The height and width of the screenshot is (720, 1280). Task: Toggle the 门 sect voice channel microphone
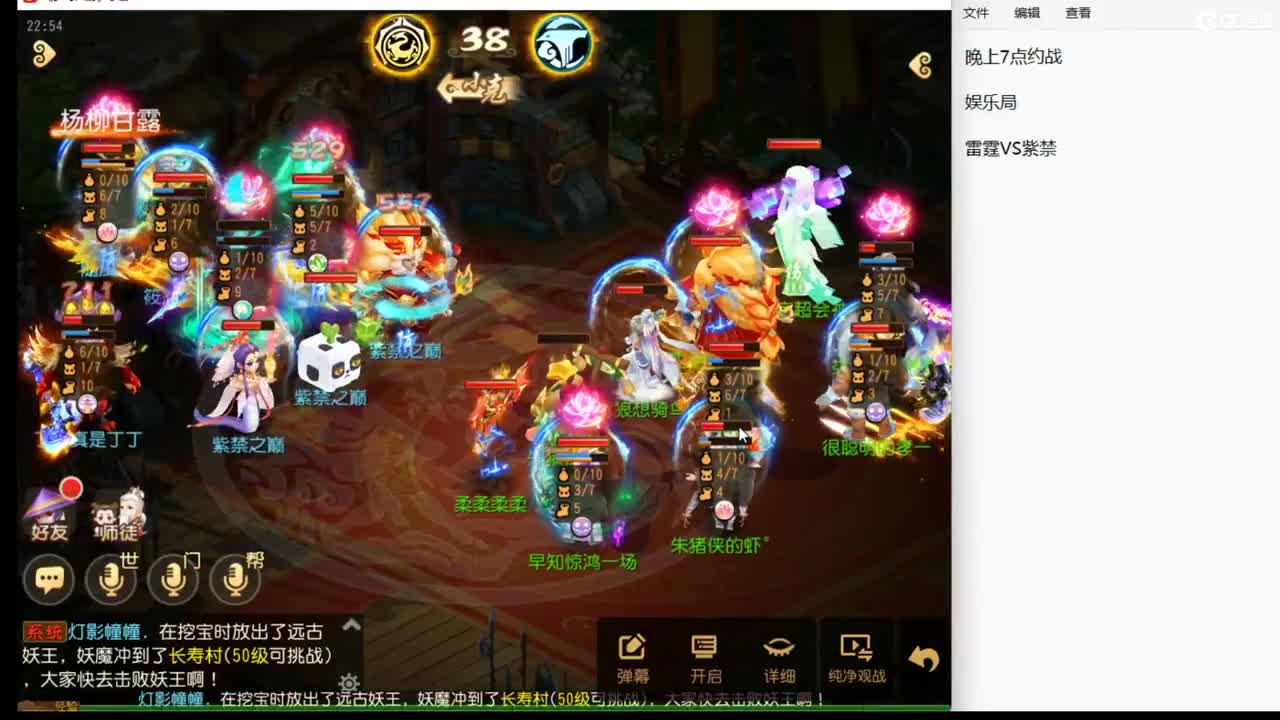172,579
